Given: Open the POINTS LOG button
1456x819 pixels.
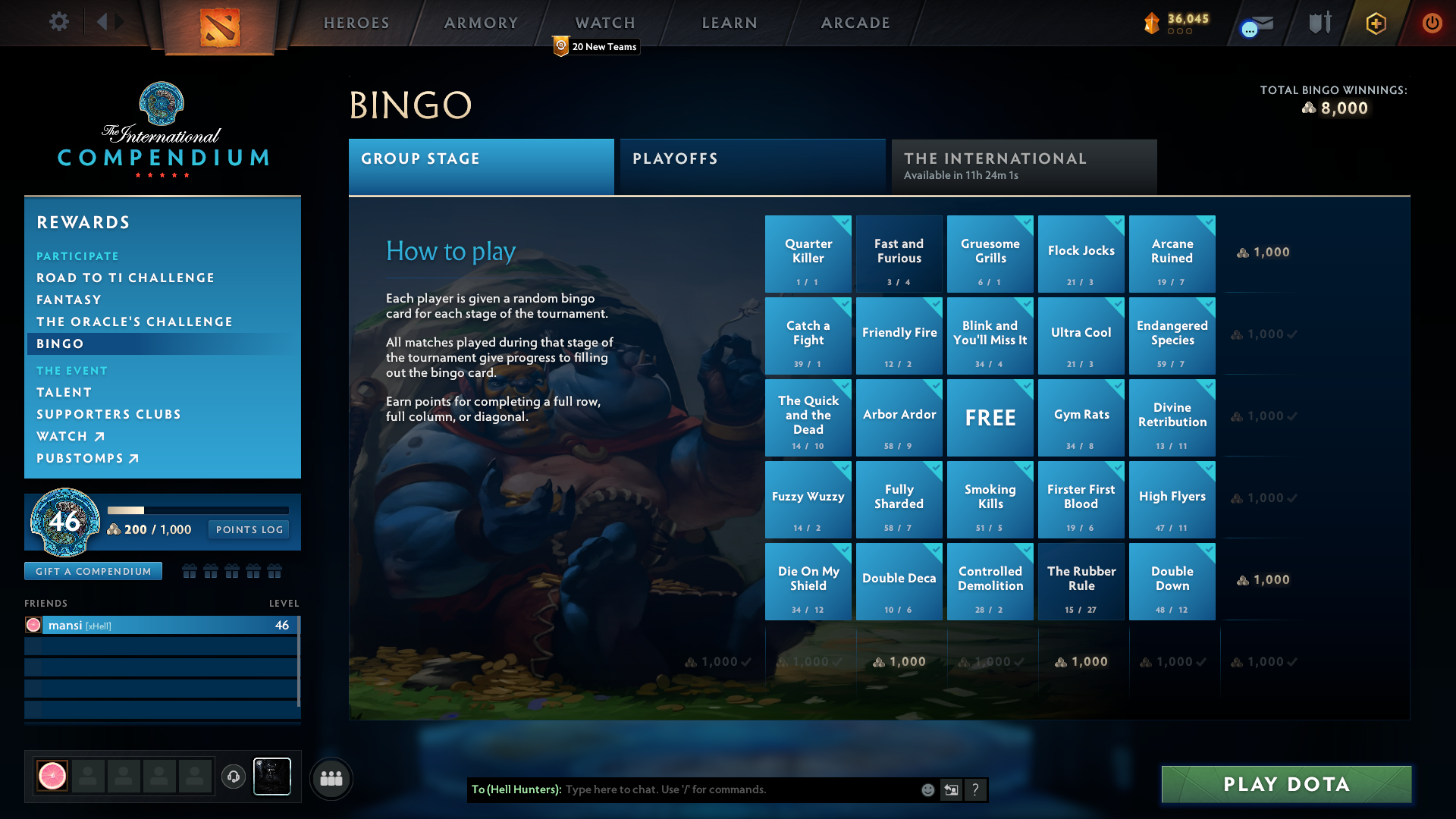Looking at the screenshot, I should [248, 529].
